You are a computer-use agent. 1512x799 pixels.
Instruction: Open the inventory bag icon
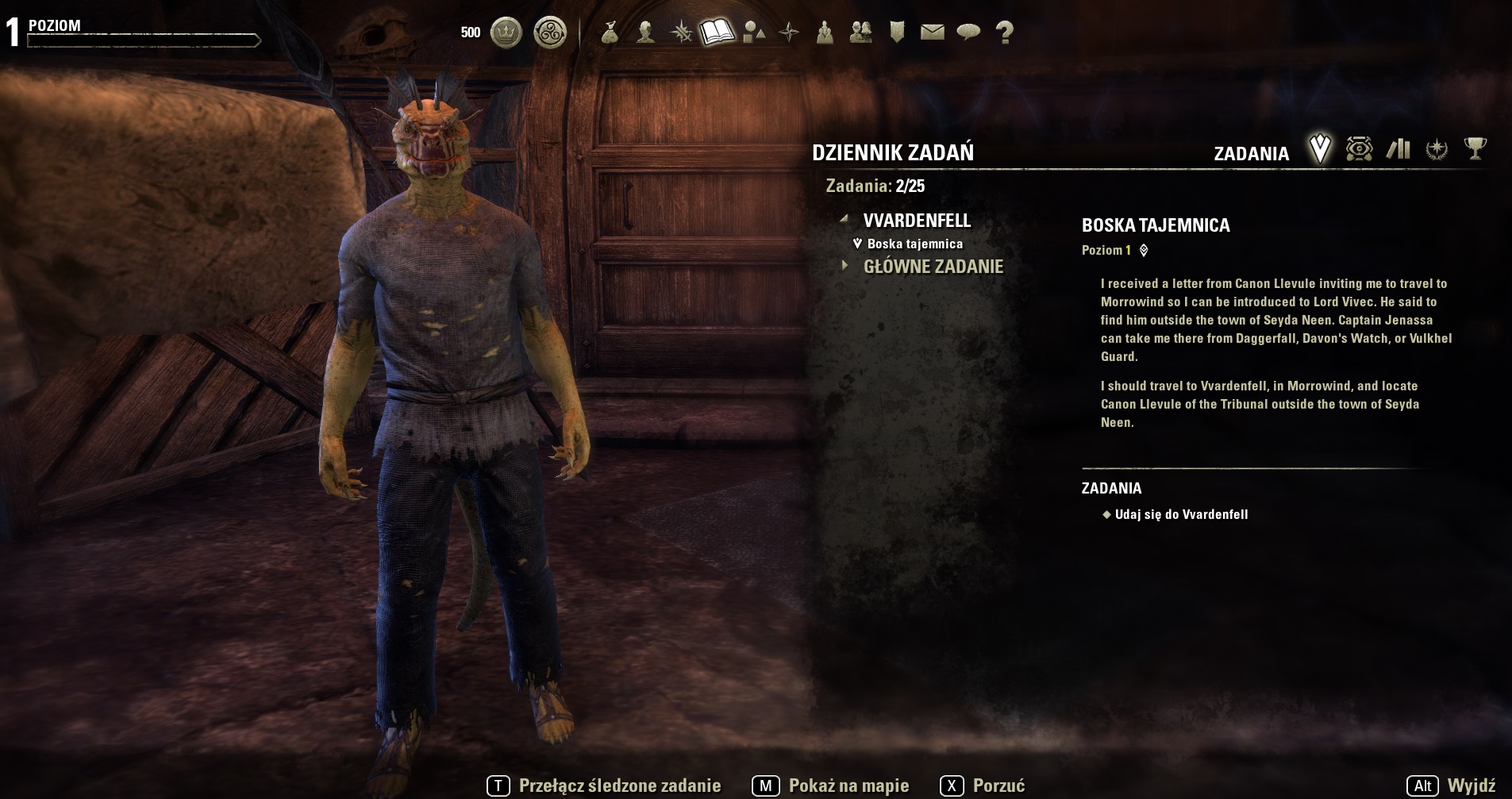click(x=610, y=33)
